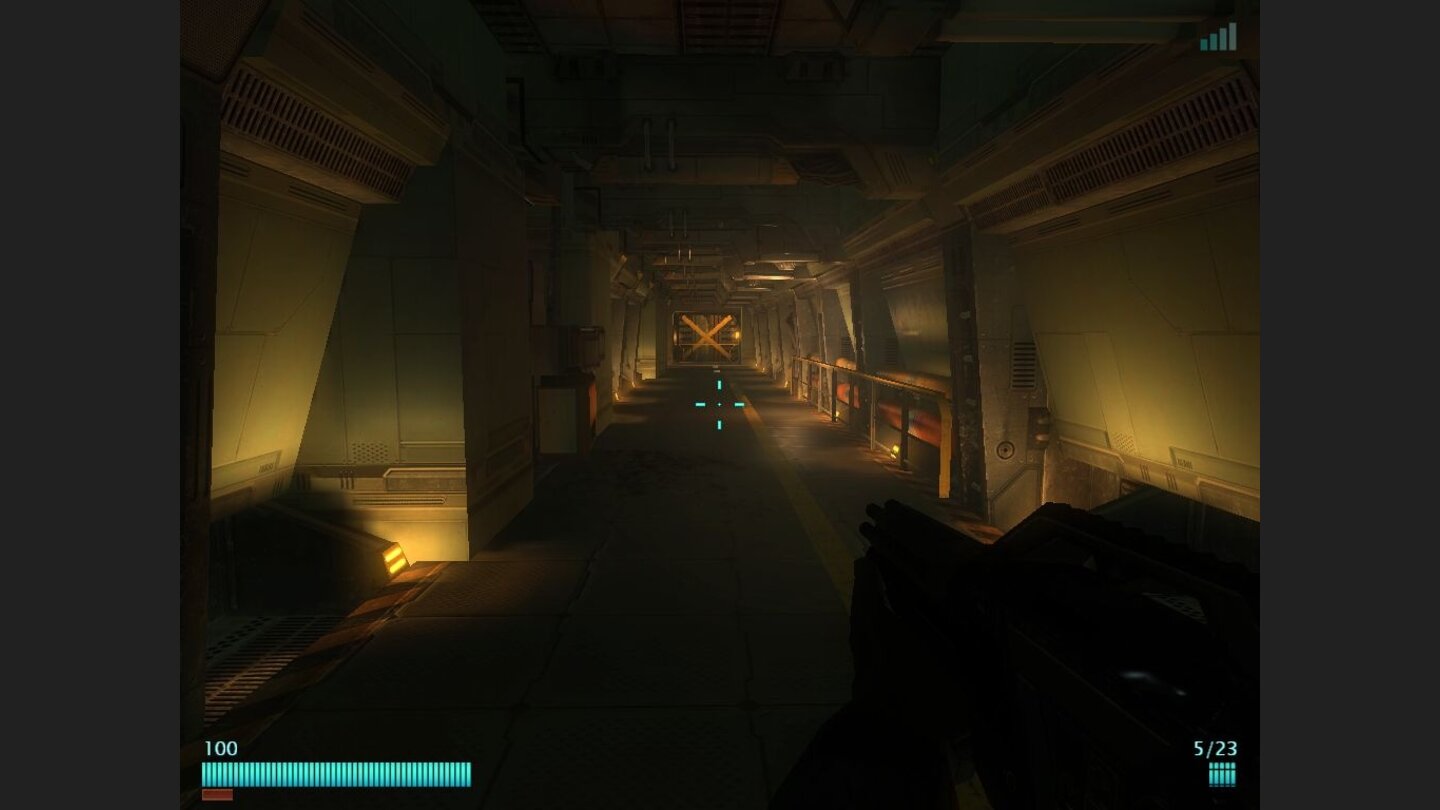The height and width of the screenshot is (810, 1440).
Task: Select the orange X-marked door at corridor end
Action: click(x=706, y=338)
